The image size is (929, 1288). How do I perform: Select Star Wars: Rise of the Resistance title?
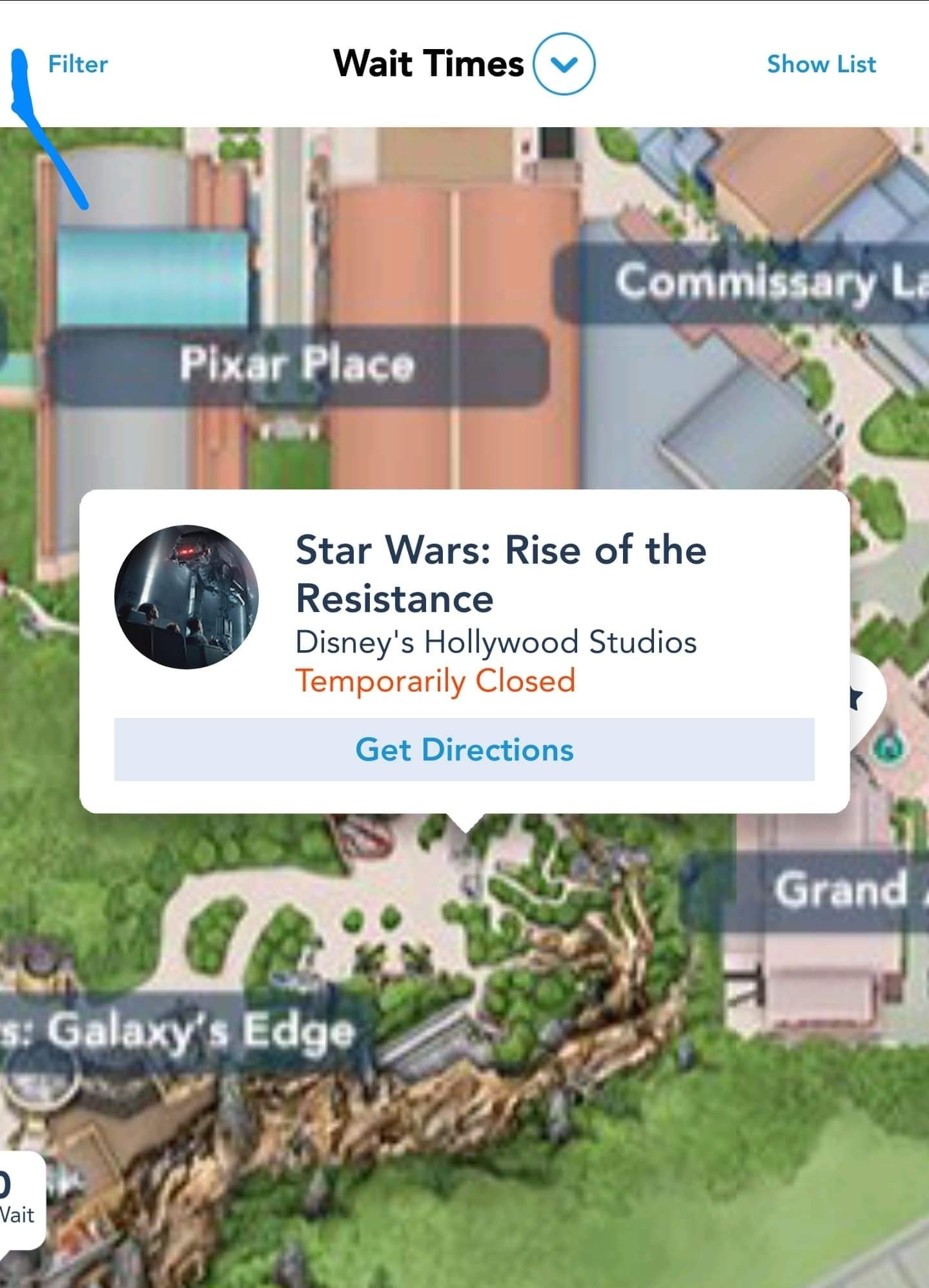coord(500,574)
